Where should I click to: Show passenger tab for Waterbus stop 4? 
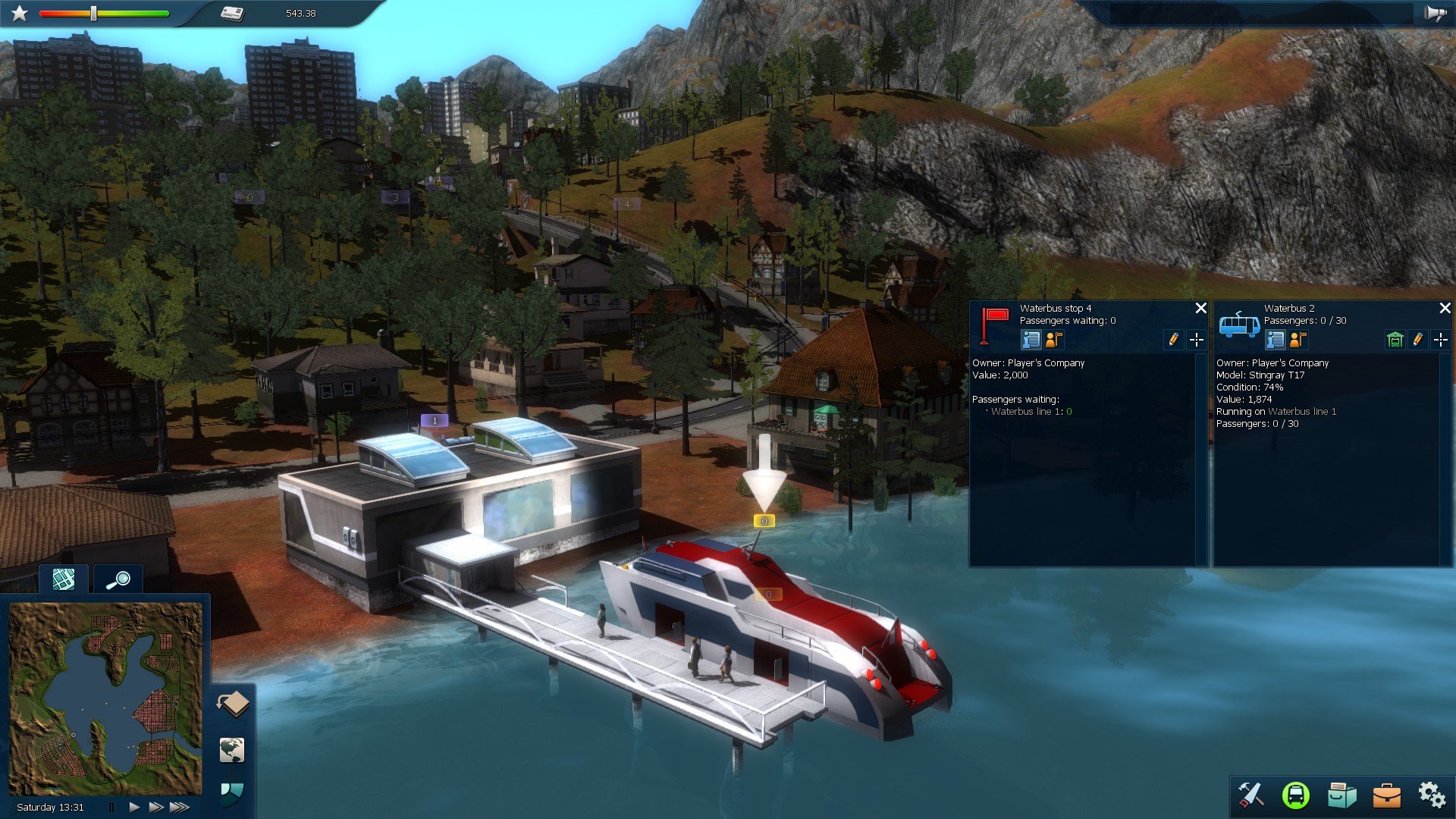click(1054, 340)
